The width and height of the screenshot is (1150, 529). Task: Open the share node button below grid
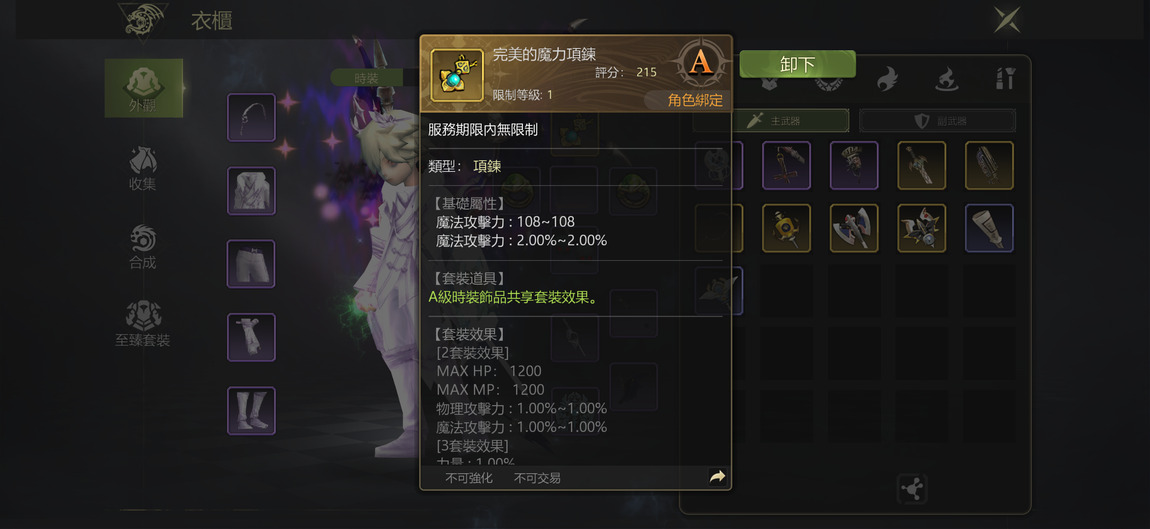pyautogui.click(x=912, y=489)
